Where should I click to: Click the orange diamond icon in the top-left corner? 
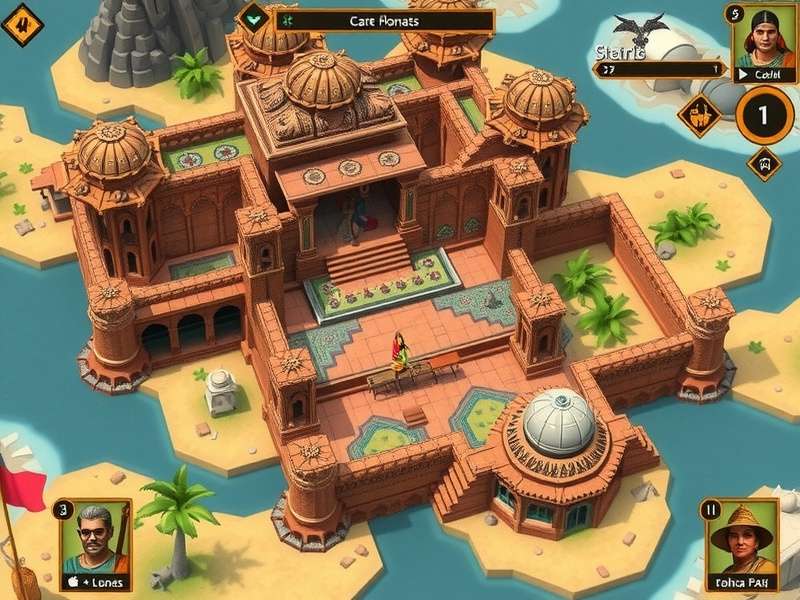[21, 24]
